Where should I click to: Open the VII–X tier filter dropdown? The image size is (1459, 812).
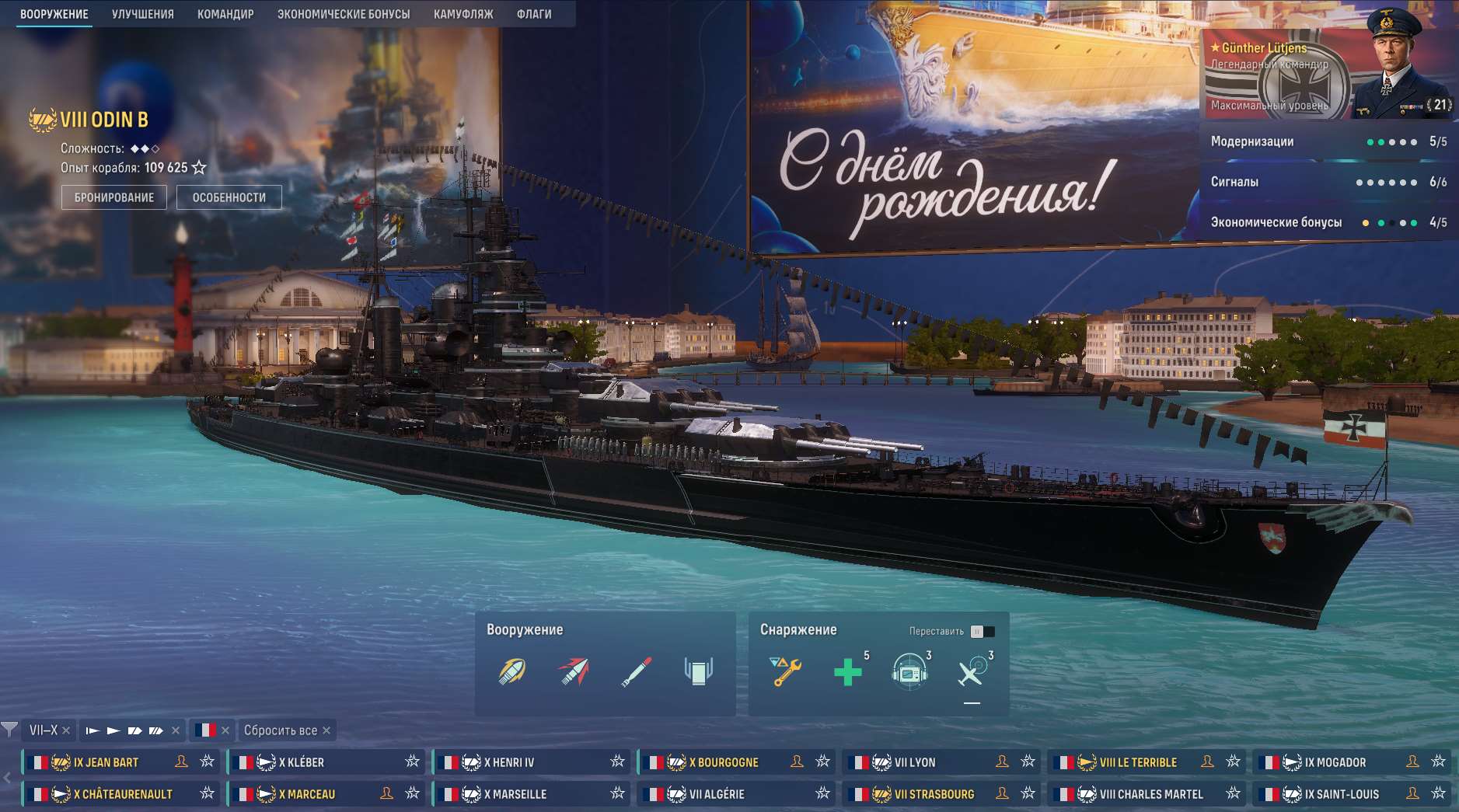coord(43,730)
